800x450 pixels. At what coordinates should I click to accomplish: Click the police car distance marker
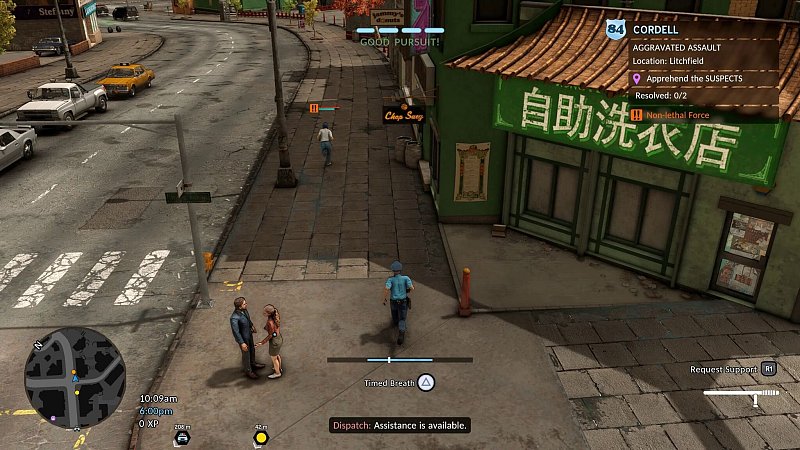pyautogui.click(x=182, y=436)
